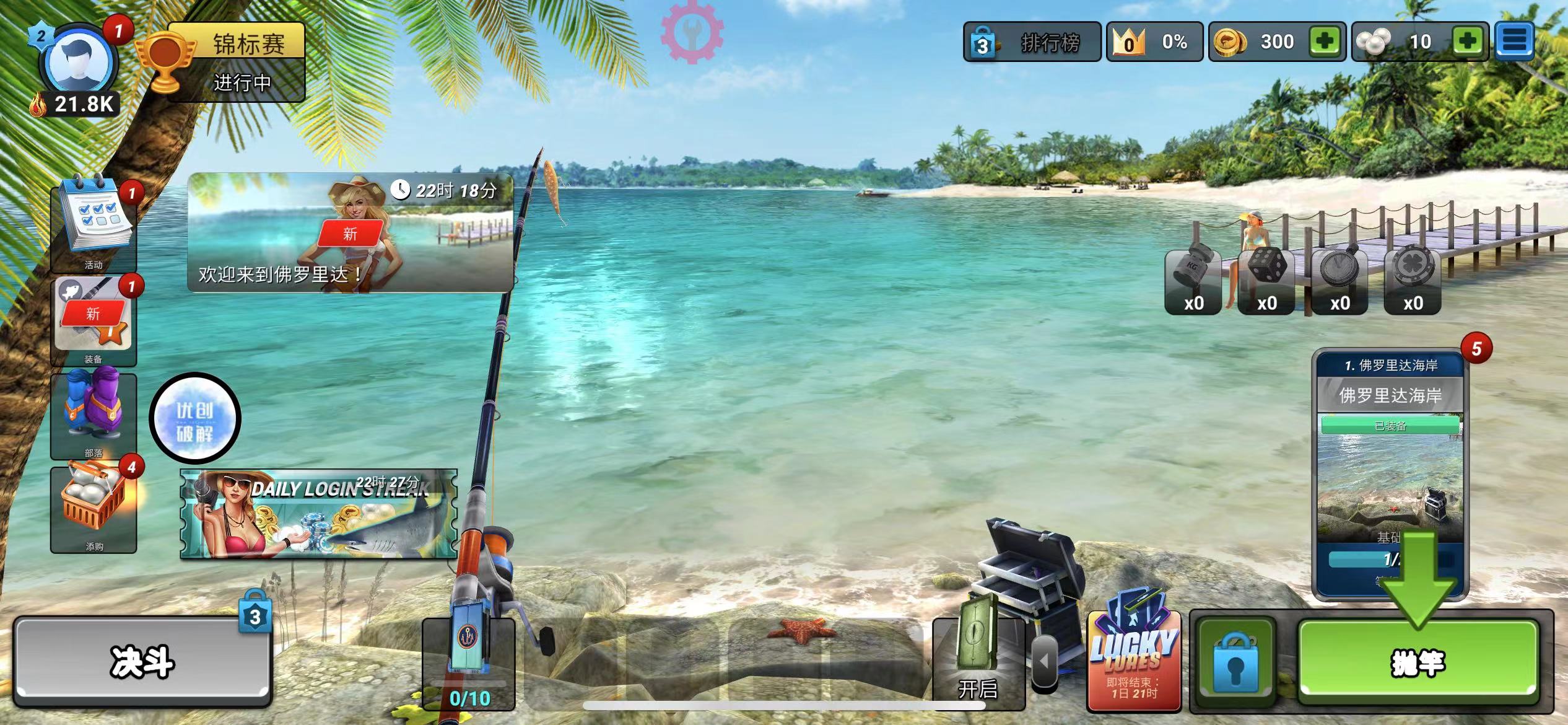Image resolution: width=1568 pixels, height=725 pixels.
Task: Add more gold coins with green plus
Action: pos(1325,42)
